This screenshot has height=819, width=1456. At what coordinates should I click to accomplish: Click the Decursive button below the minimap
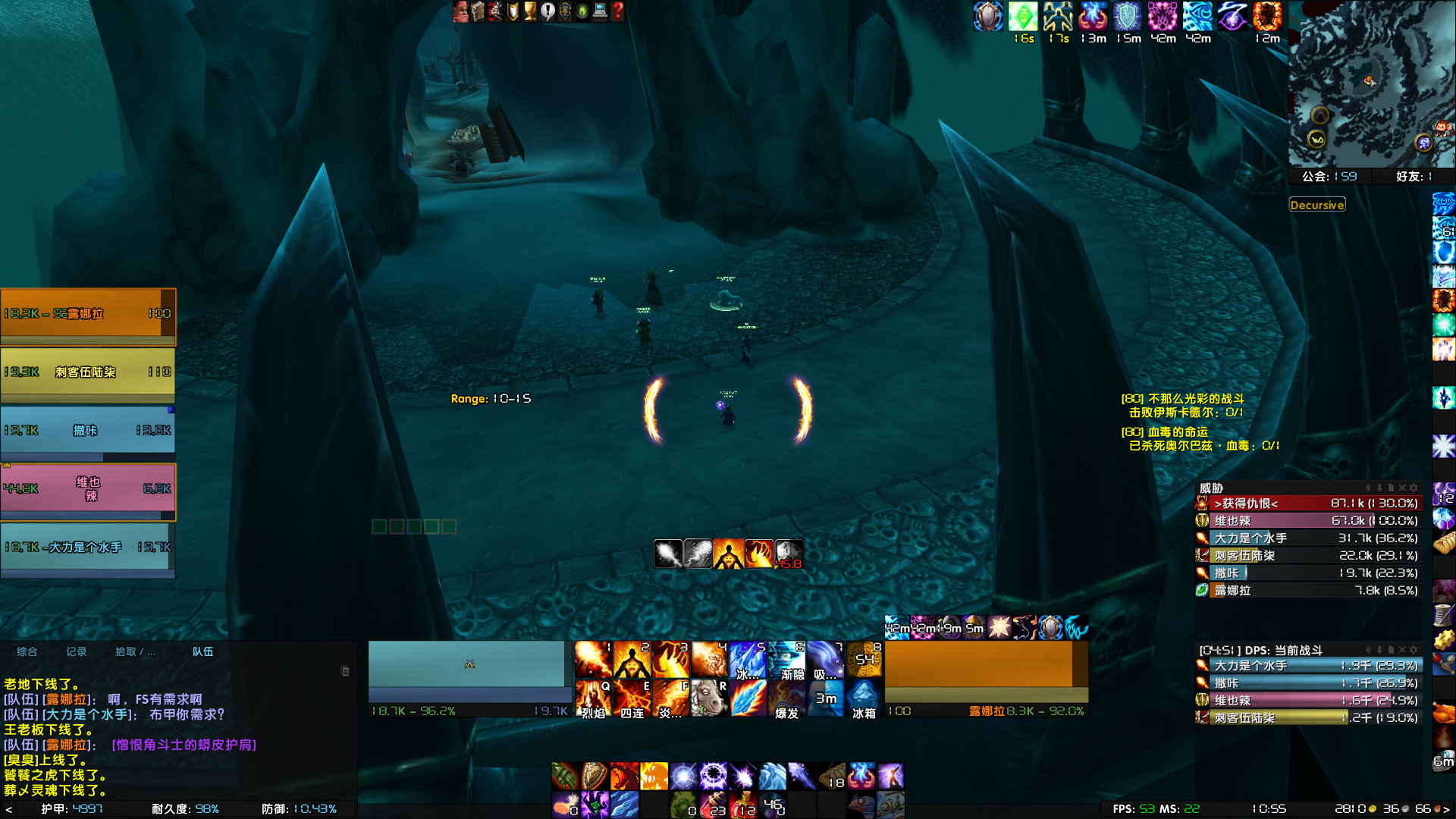click(x=1318, y=205)
